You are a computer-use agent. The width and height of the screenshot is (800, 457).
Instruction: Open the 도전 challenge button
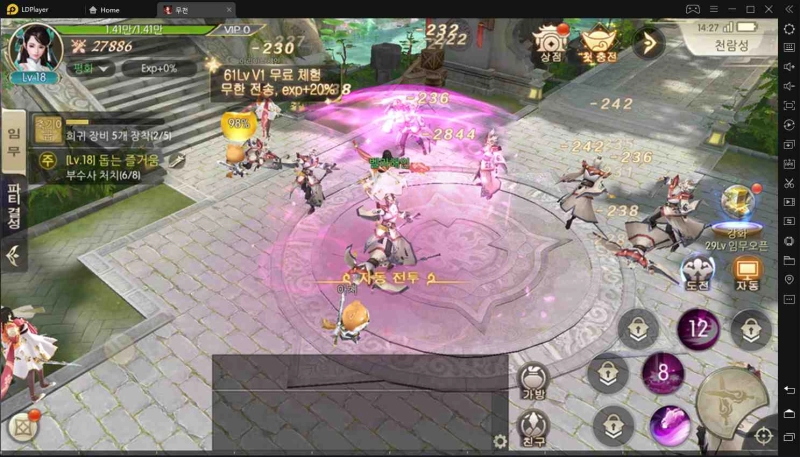[x=697, y=273]
